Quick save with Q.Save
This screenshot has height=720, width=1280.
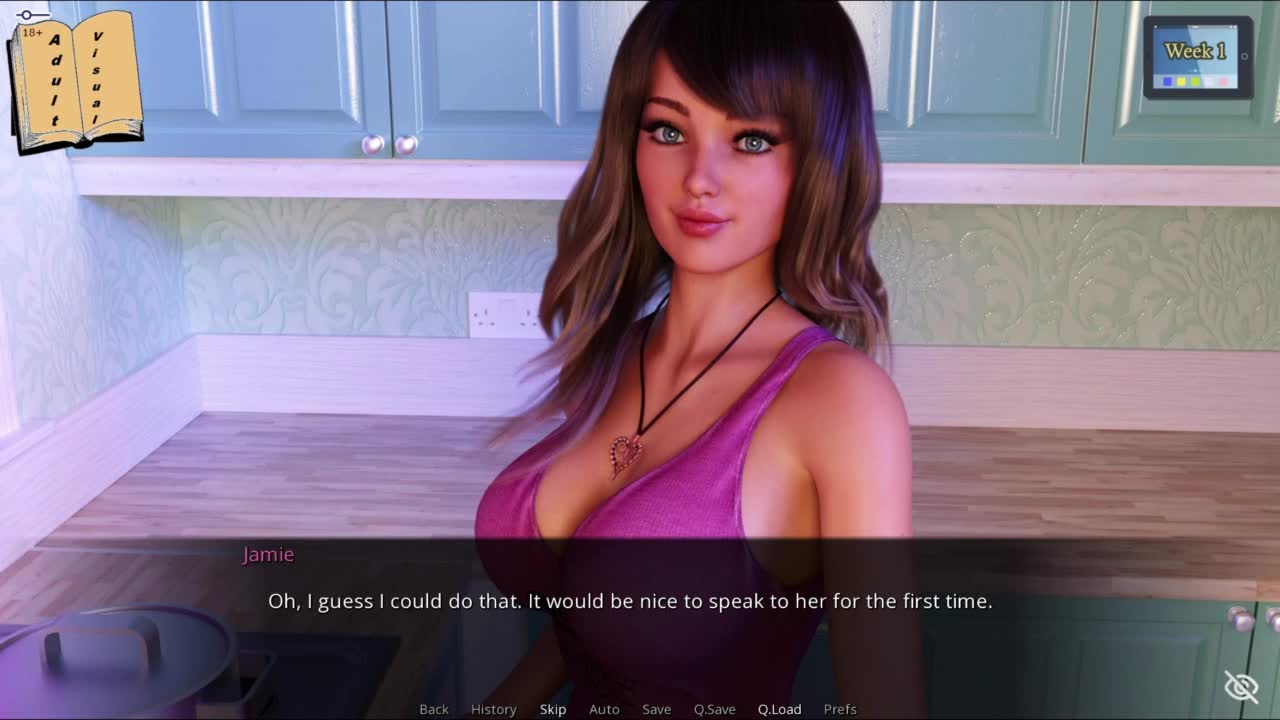click(x=714, y=709)
